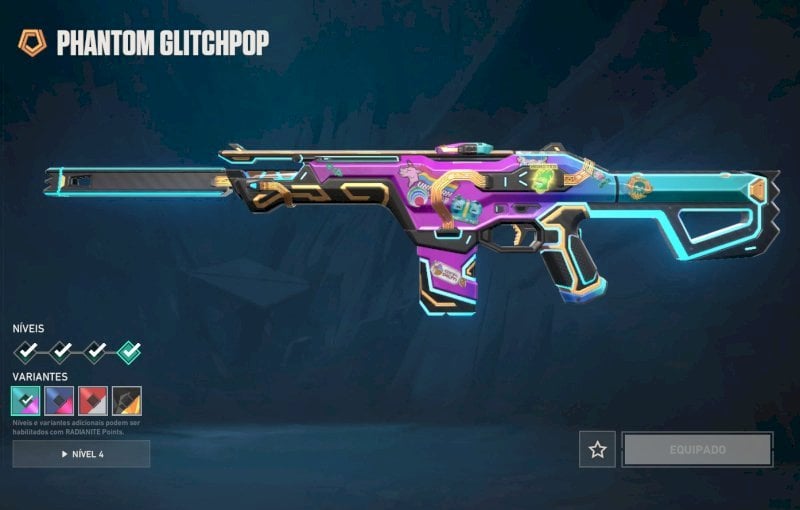Choose the black and gold variant
800x510 pixels.
click(x=127, y=400)
